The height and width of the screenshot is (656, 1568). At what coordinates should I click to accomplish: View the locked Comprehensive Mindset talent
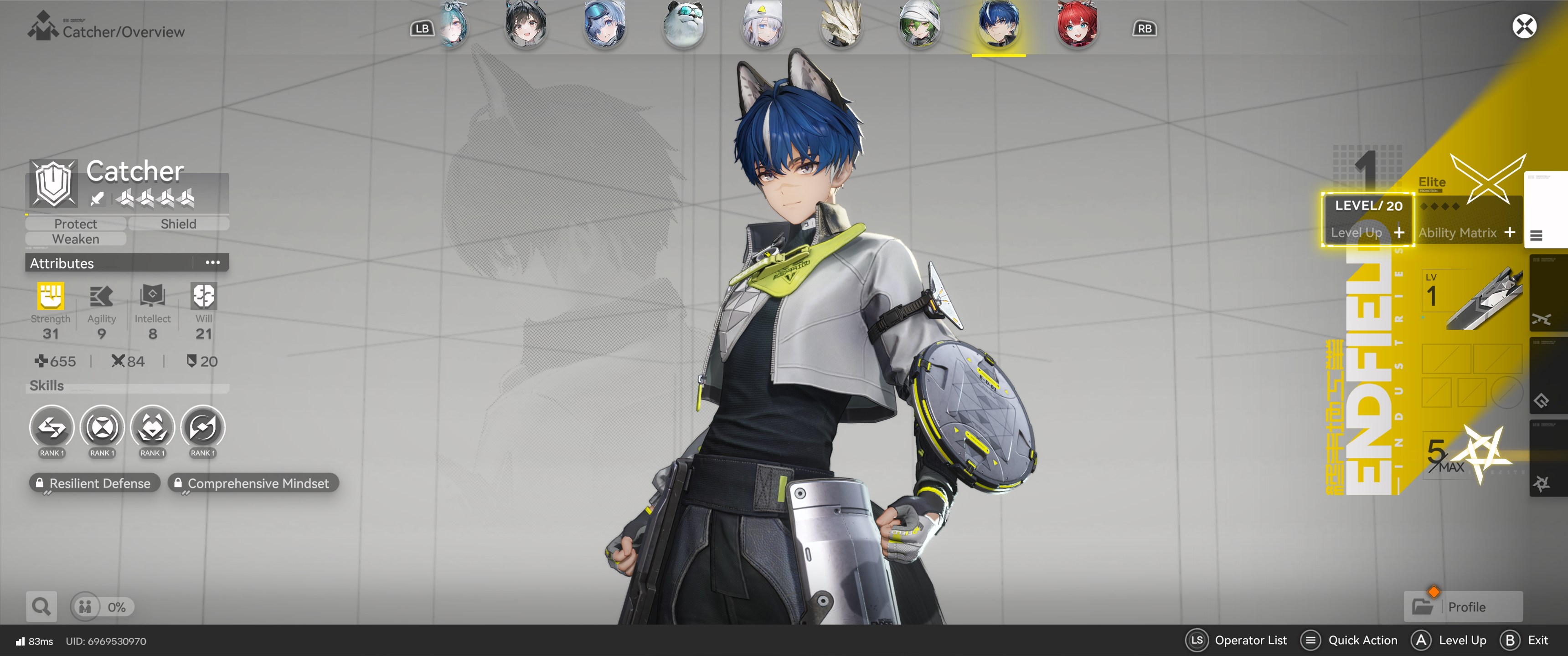pos(253,483)
